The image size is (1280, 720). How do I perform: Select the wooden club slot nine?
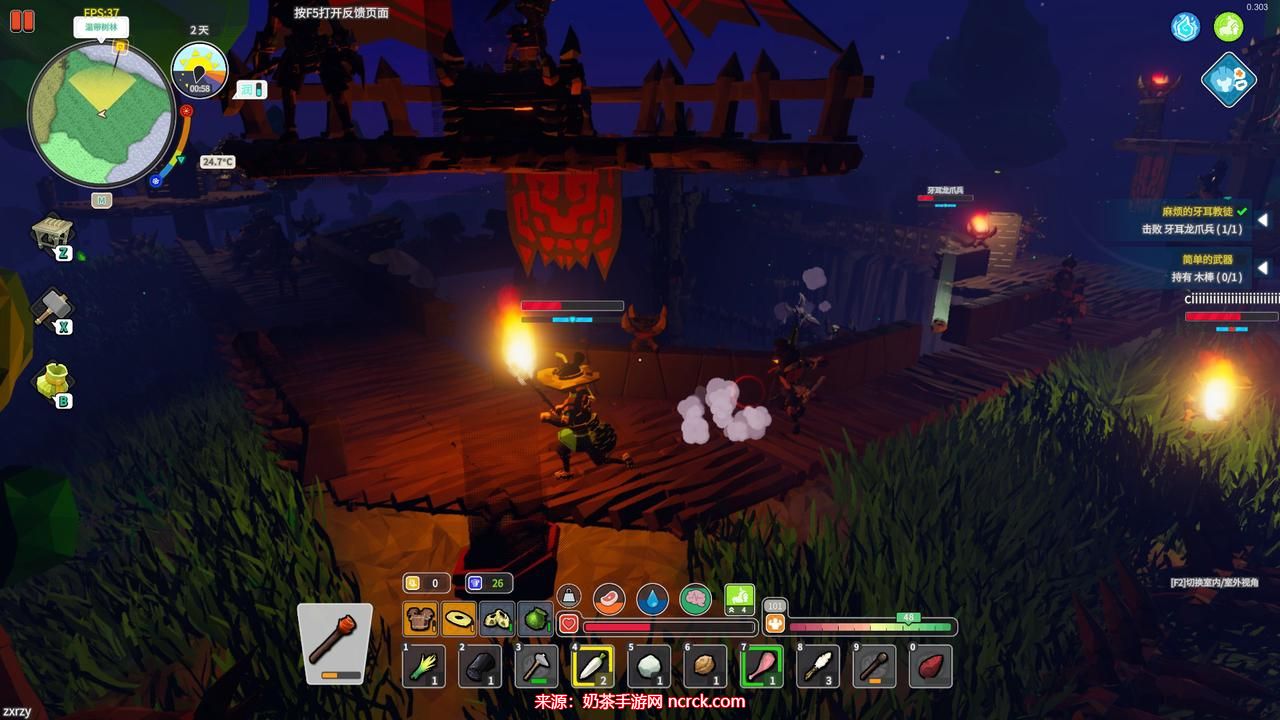click(x=874, y=666)
